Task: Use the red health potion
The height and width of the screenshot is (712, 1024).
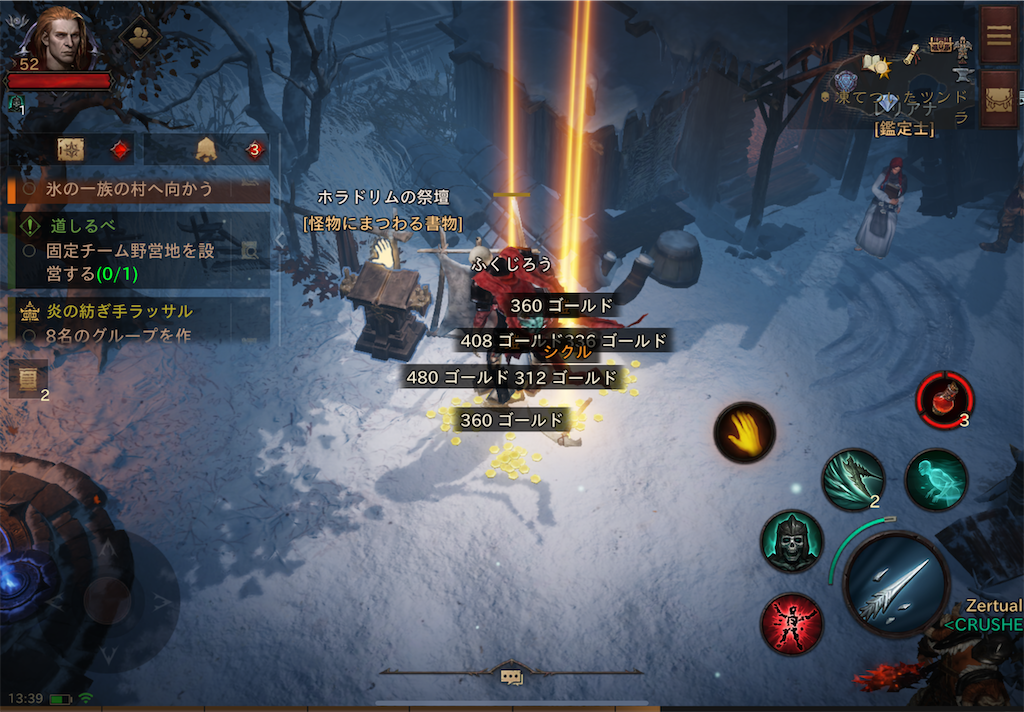Action: pyautogui.click(x=944, y=397)
